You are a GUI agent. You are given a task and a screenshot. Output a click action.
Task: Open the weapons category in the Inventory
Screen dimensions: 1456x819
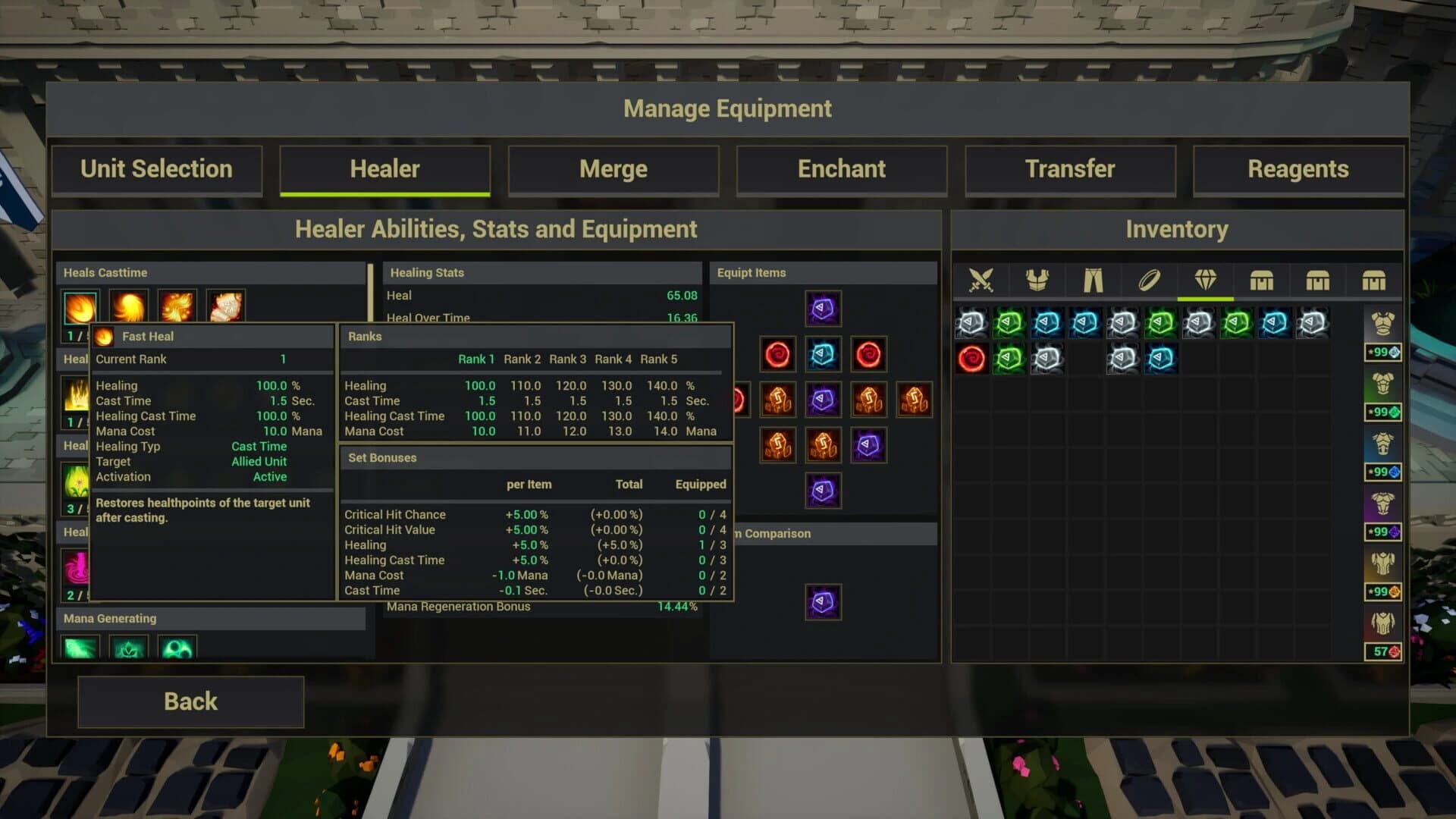click(982, 279)
